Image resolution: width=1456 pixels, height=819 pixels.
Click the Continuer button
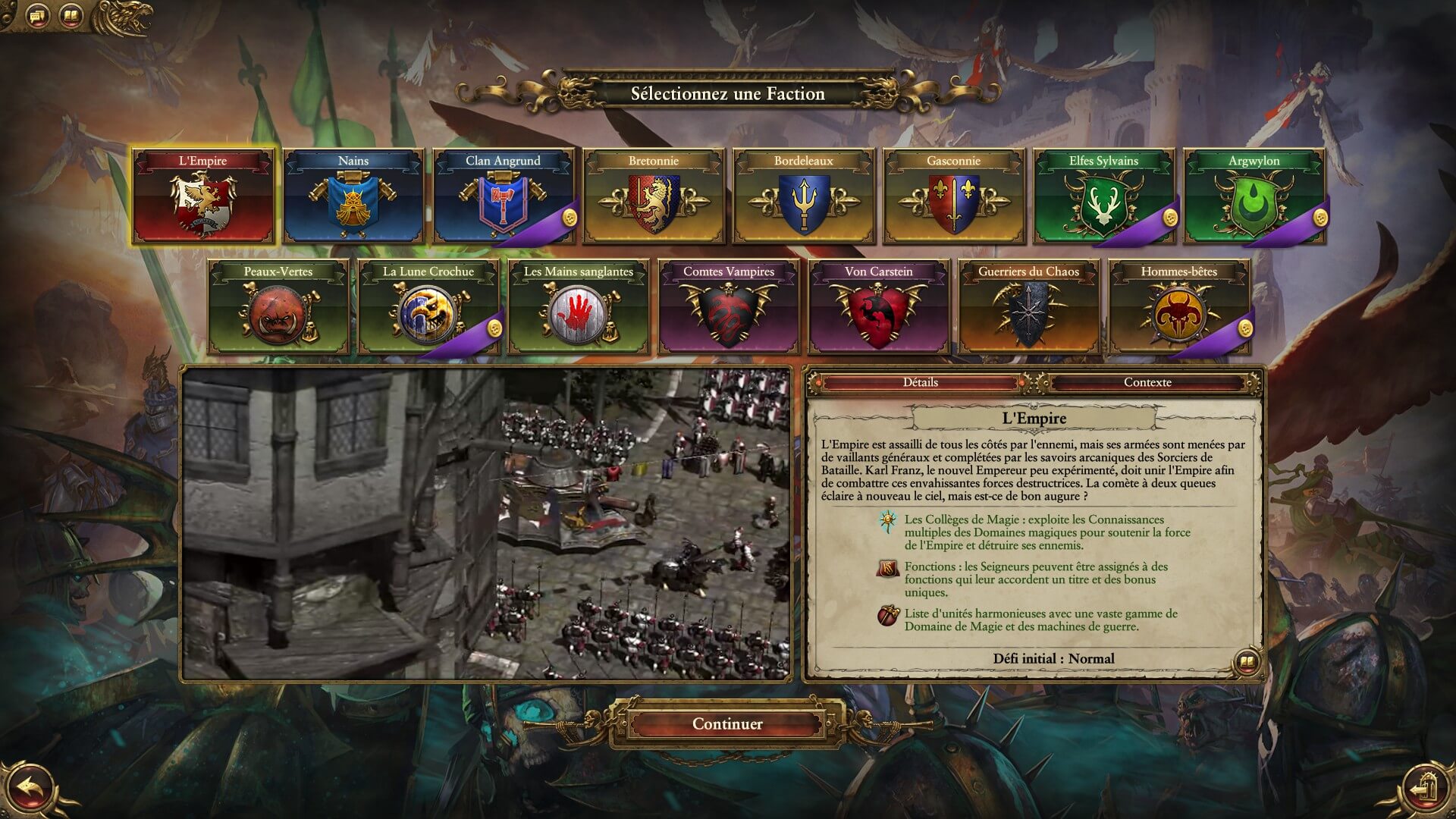tap(727, 723)
